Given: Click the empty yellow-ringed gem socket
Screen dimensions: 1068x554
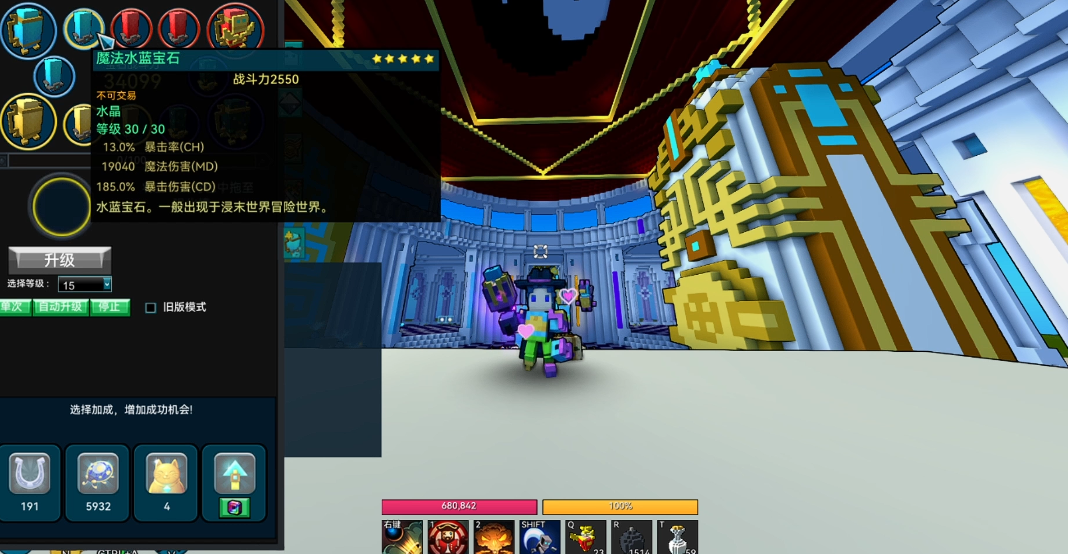Looking at the screenshot, I should 62,206.
